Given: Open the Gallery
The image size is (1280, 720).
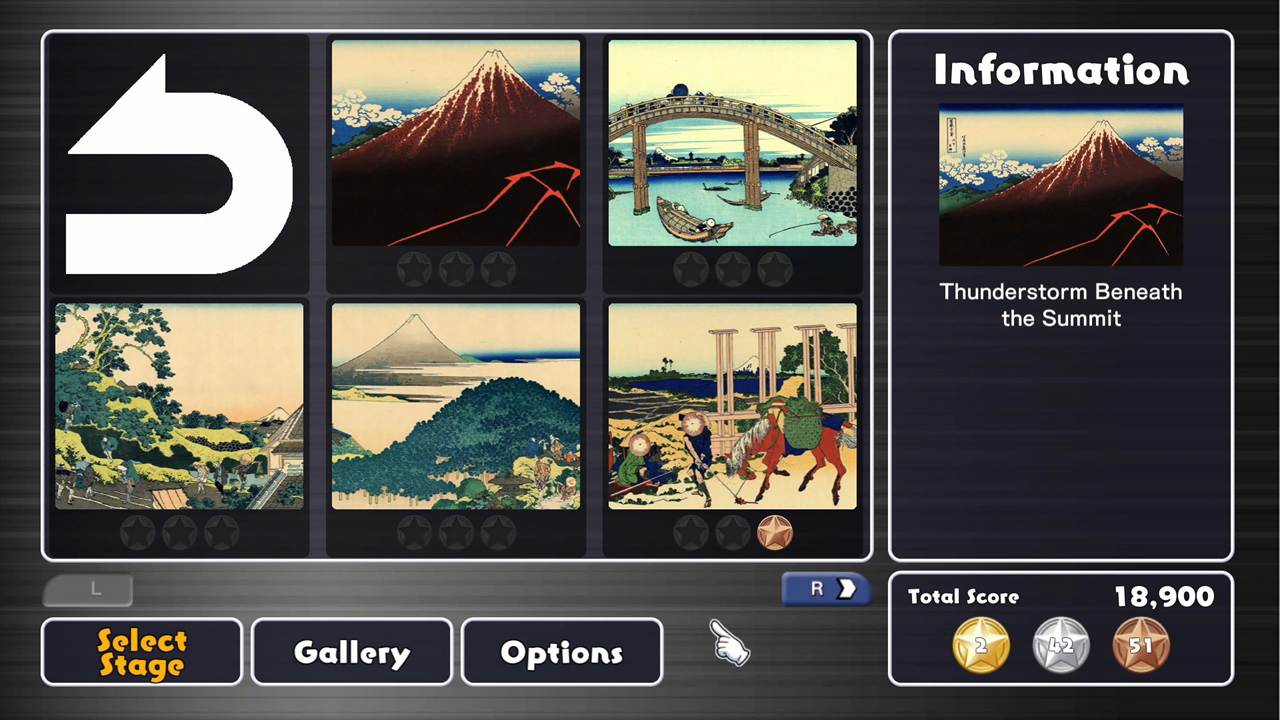Looking at the screenshot, I should tap(351, 652).
